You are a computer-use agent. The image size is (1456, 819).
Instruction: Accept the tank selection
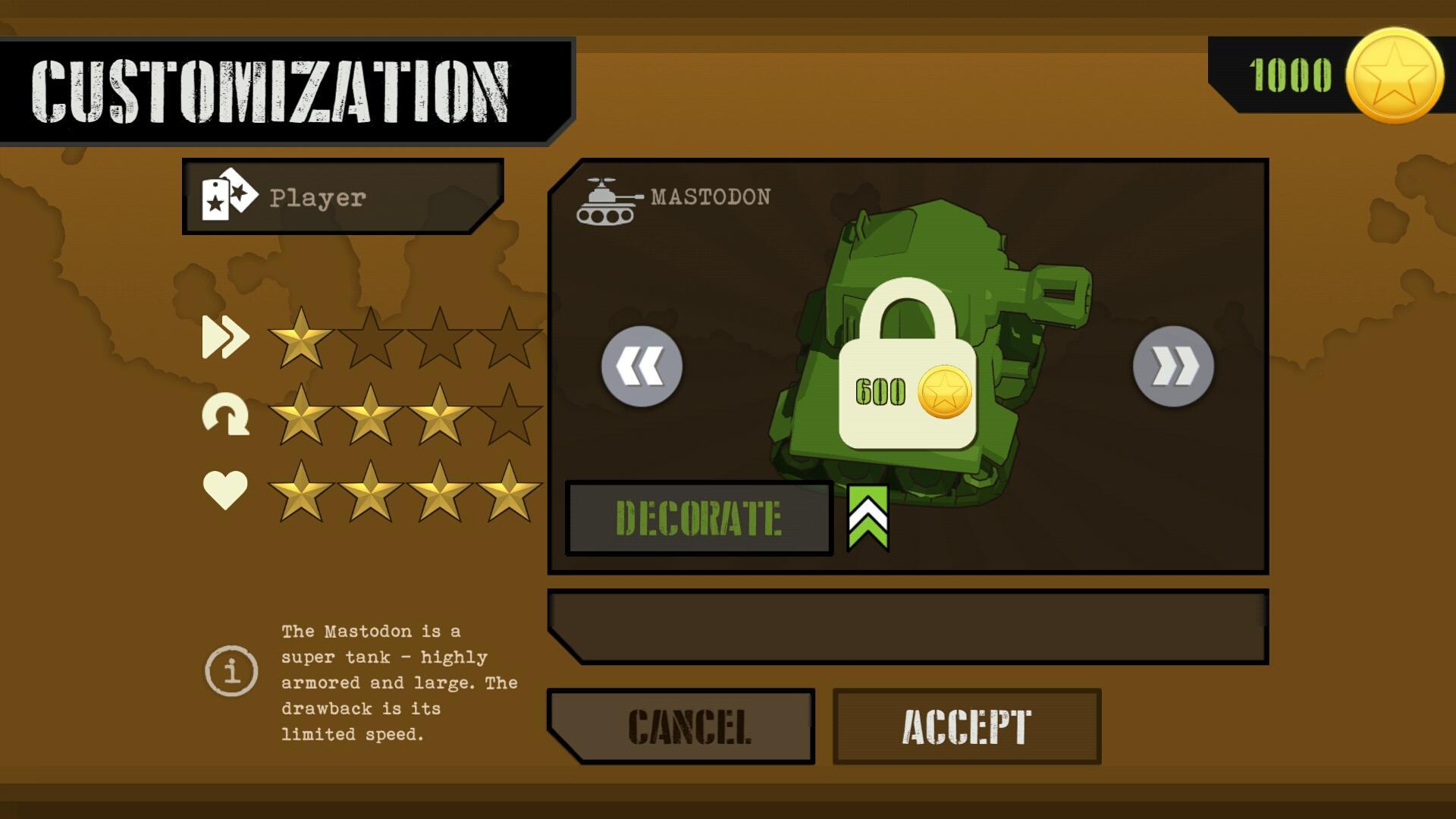click(x=967, y=726)
